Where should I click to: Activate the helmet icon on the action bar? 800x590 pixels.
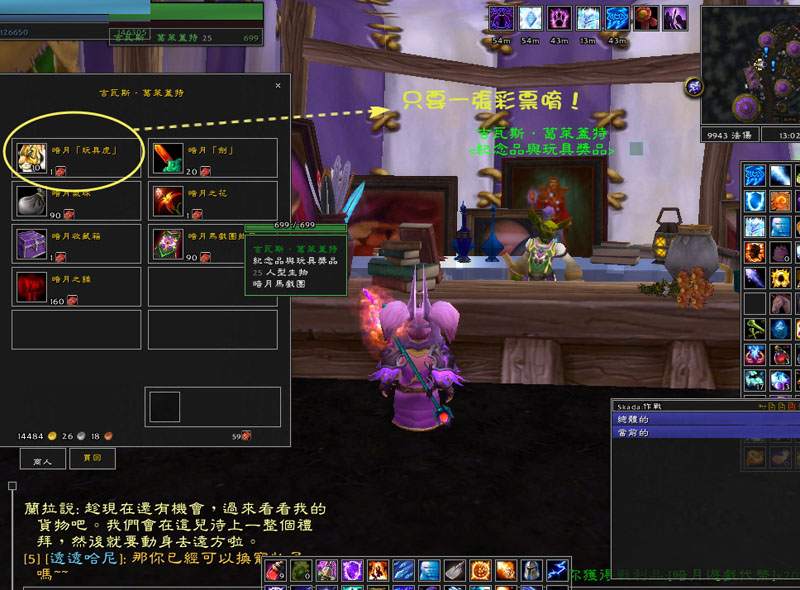click(529, 571)
